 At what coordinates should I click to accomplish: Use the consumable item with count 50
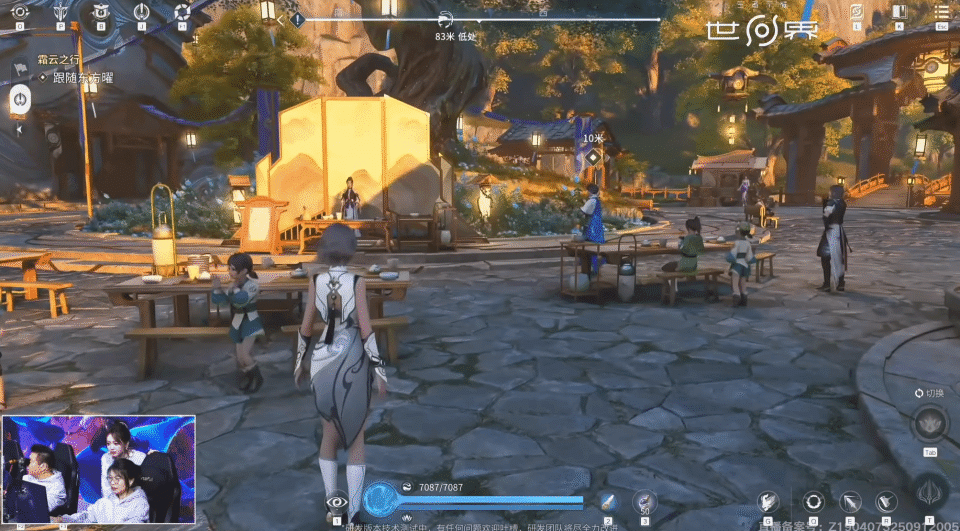pos(646,500)
